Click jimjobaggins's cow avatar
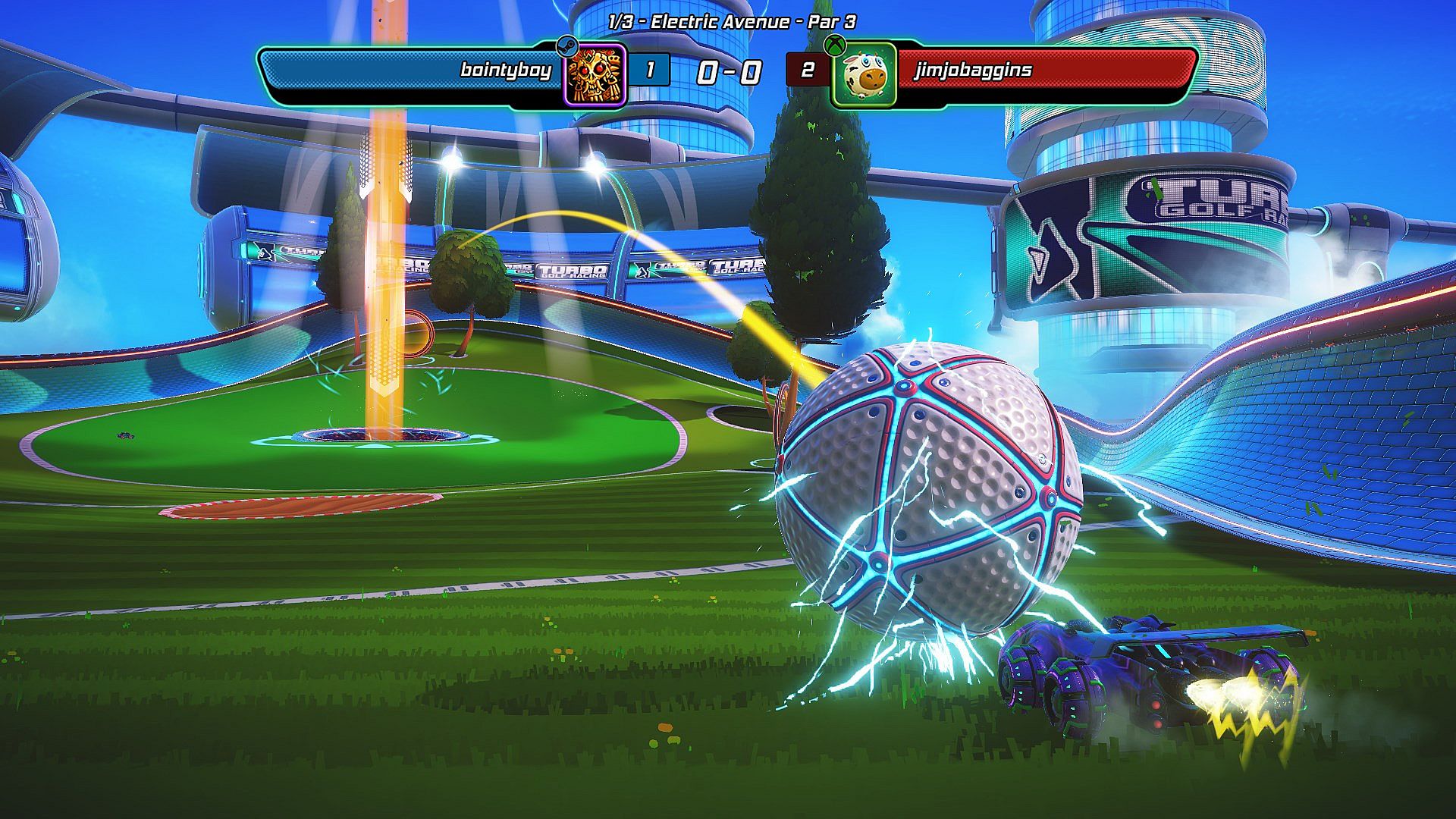This screenshot has height=819, width=1456. [864, 75]
